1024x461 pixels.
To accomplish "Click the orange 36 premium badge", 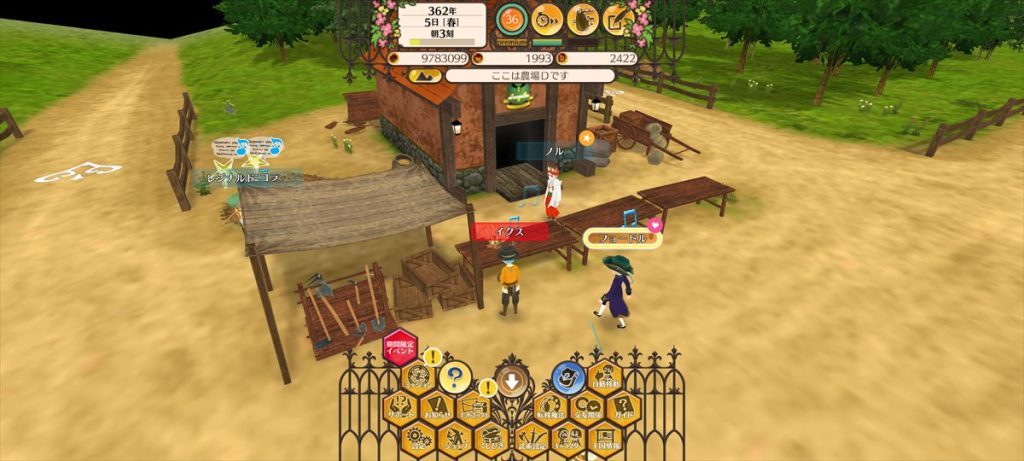I will (x=512, y=19).
